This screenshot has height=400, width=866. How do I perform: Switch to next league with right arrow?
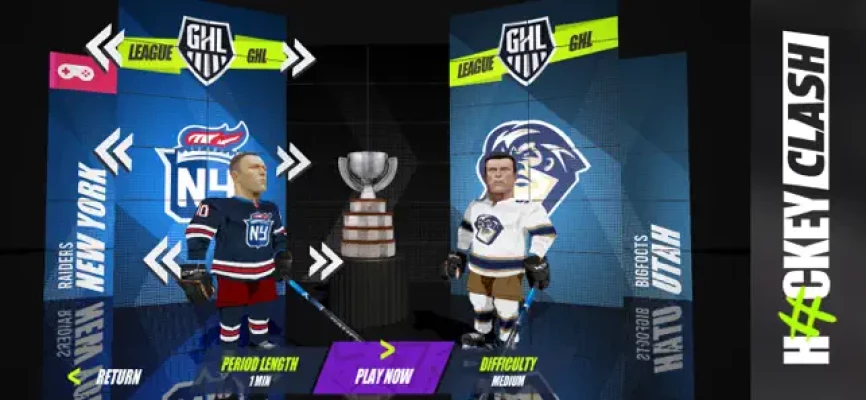[297, 56]
